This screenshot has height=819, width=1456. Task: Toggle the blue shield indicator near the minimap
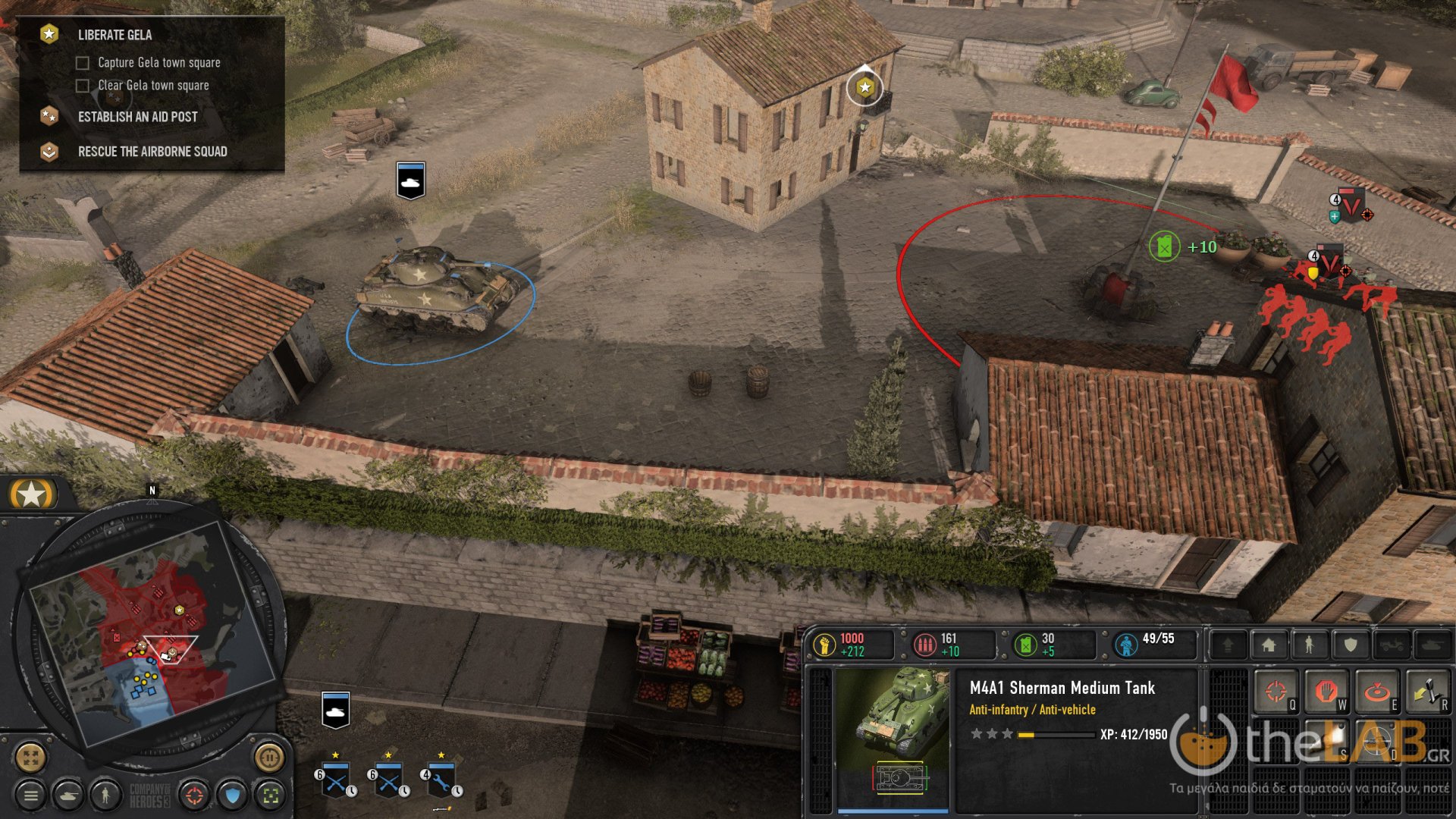pyautogui.click(x=232, y=795)
